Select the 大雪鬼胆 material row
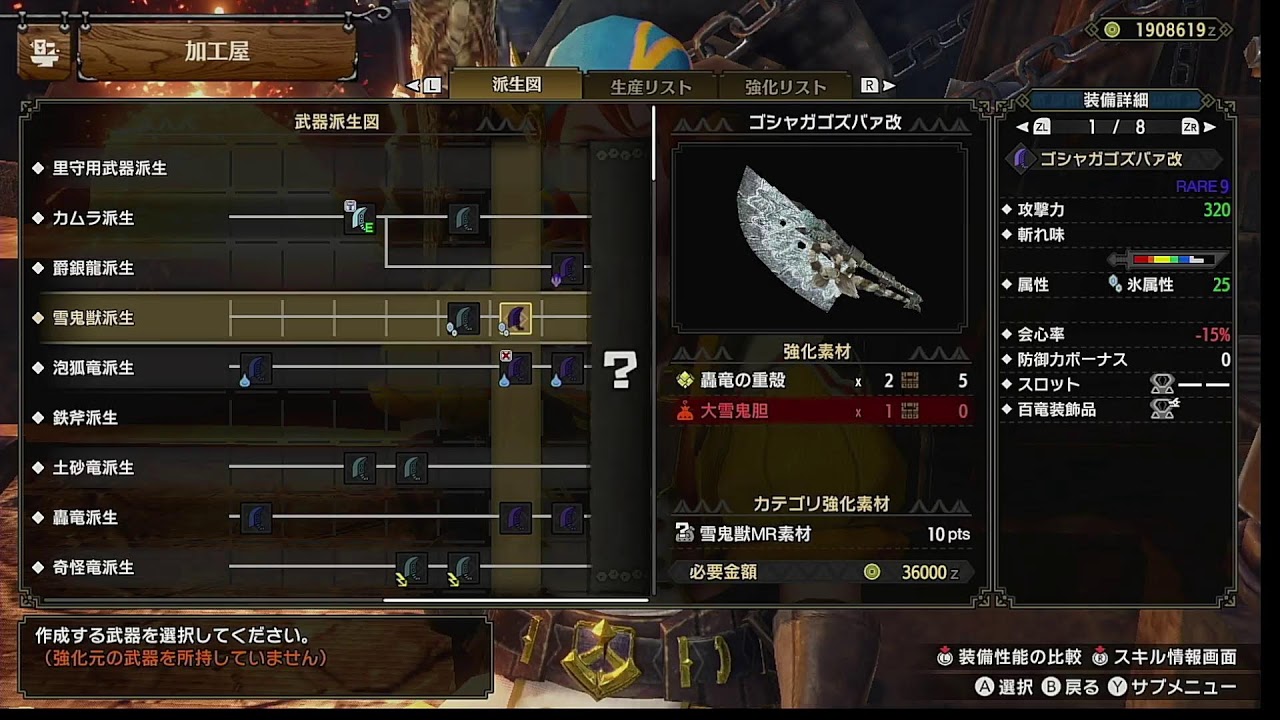1280x720 pixels. [821, 410]
